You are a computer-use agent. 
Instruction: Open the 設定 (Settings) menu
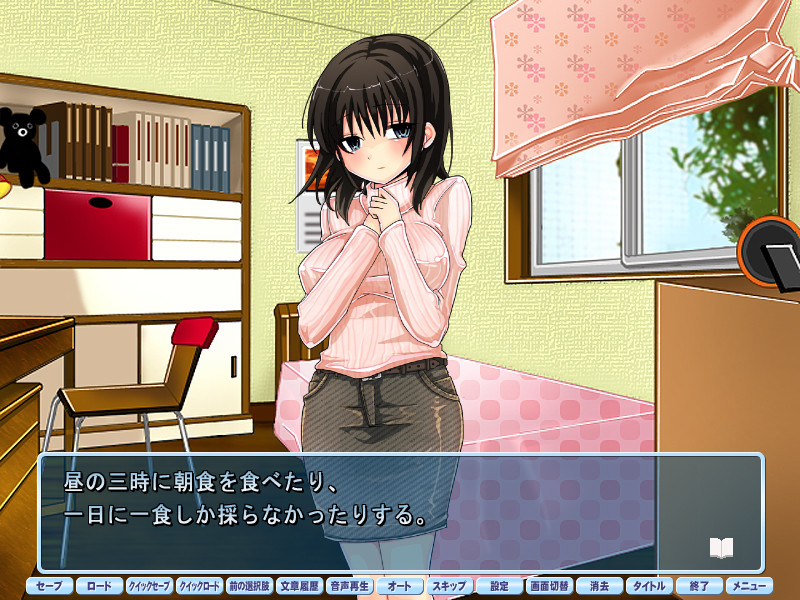pos(499,586)
